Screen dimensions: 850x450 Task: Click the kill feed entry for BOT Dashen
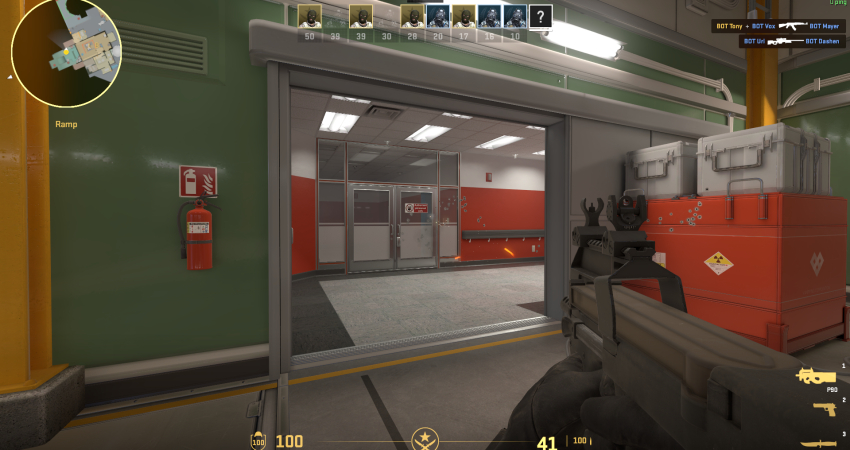(790, 41)
